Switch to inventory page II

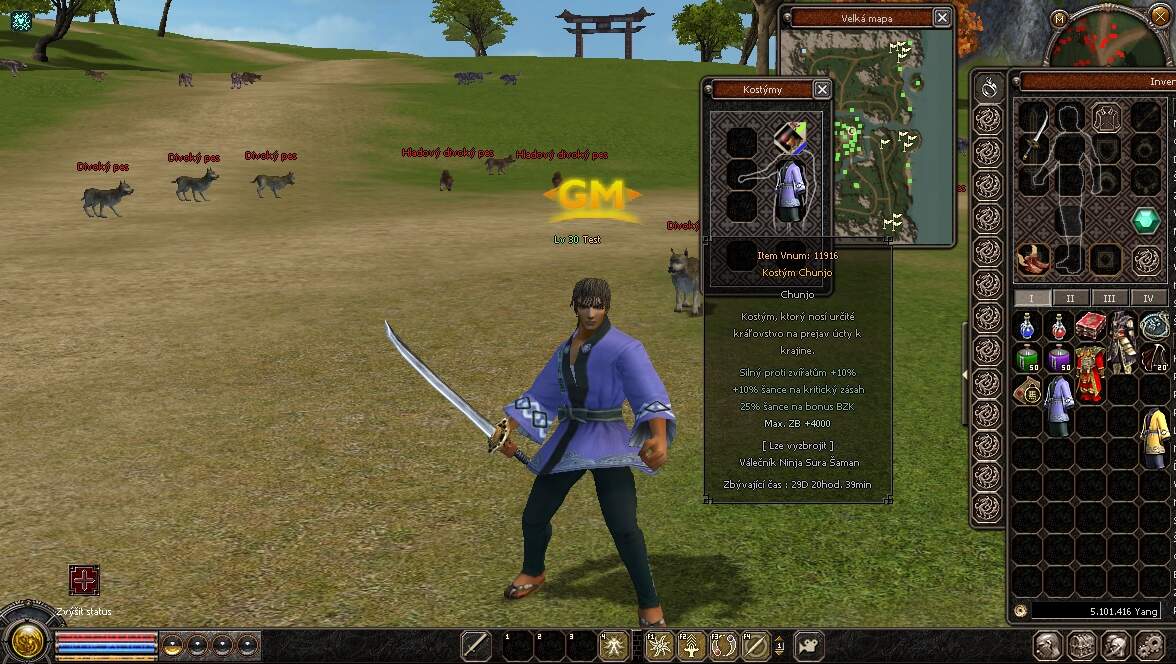(1070, 298)
